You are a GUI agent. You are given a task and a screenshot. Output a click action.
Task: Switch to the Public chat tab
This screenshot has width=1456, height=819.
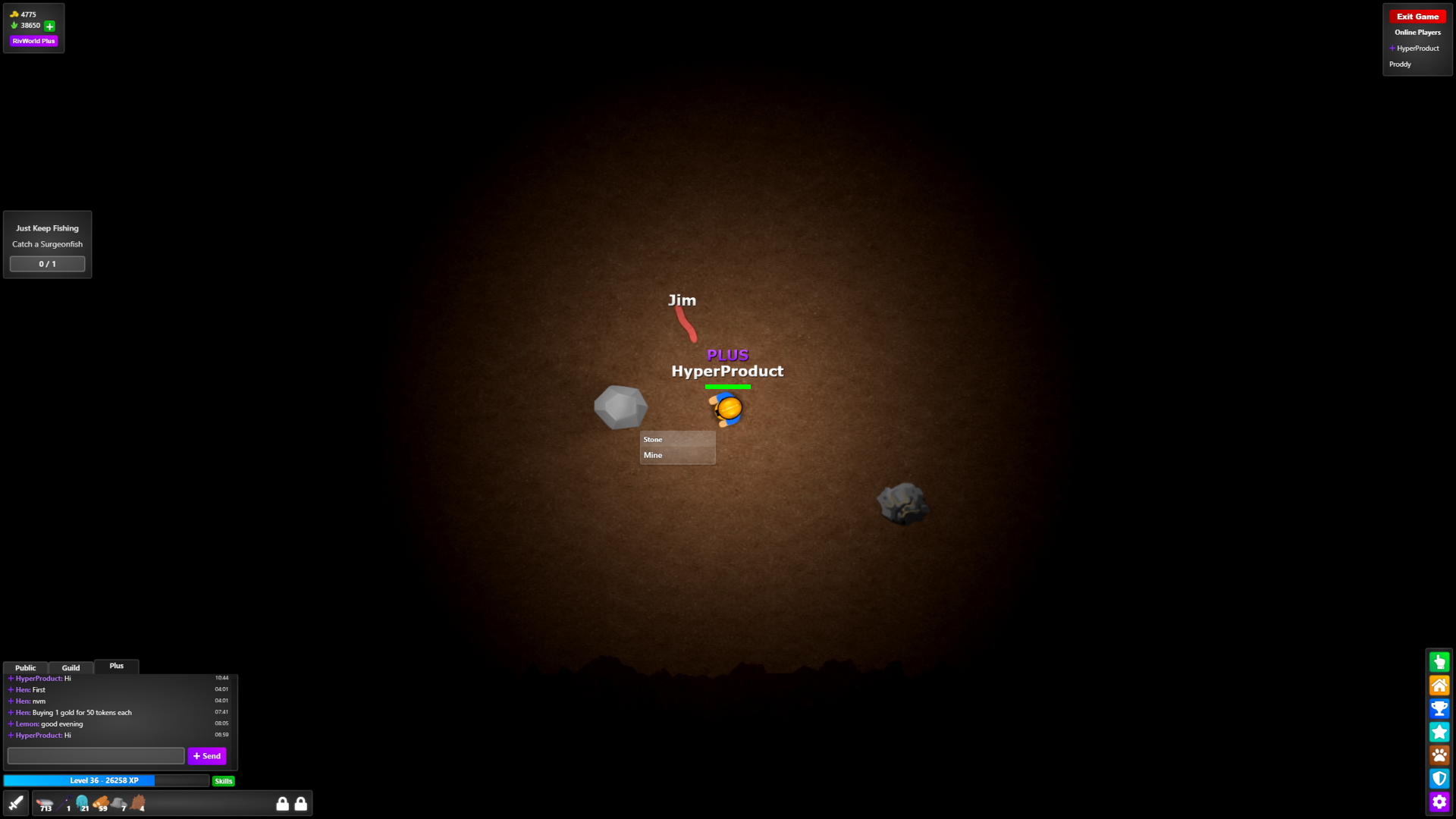(x=25, y=667)
